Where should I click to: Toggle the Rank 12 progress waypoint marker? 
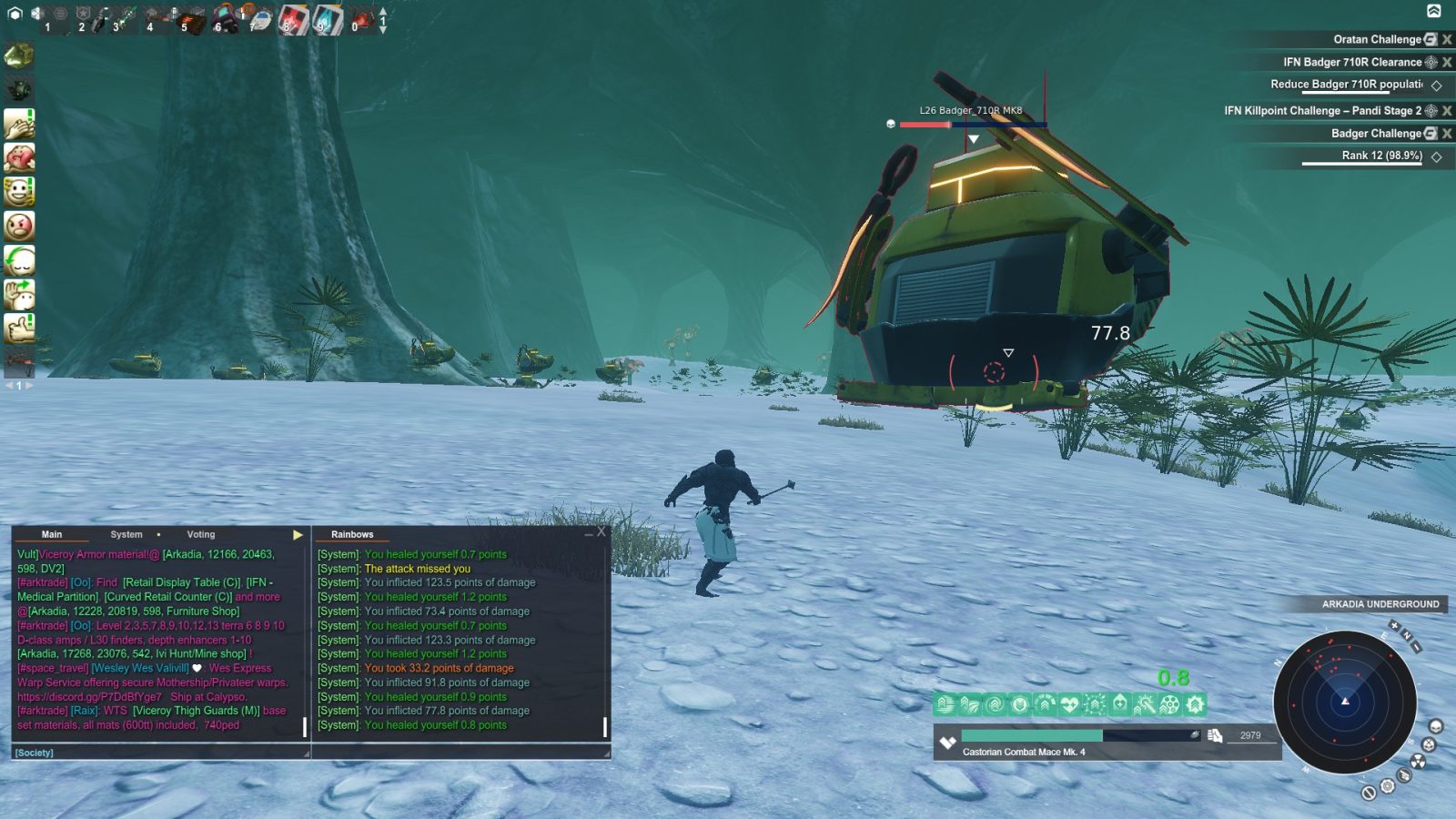(1435, 156)
